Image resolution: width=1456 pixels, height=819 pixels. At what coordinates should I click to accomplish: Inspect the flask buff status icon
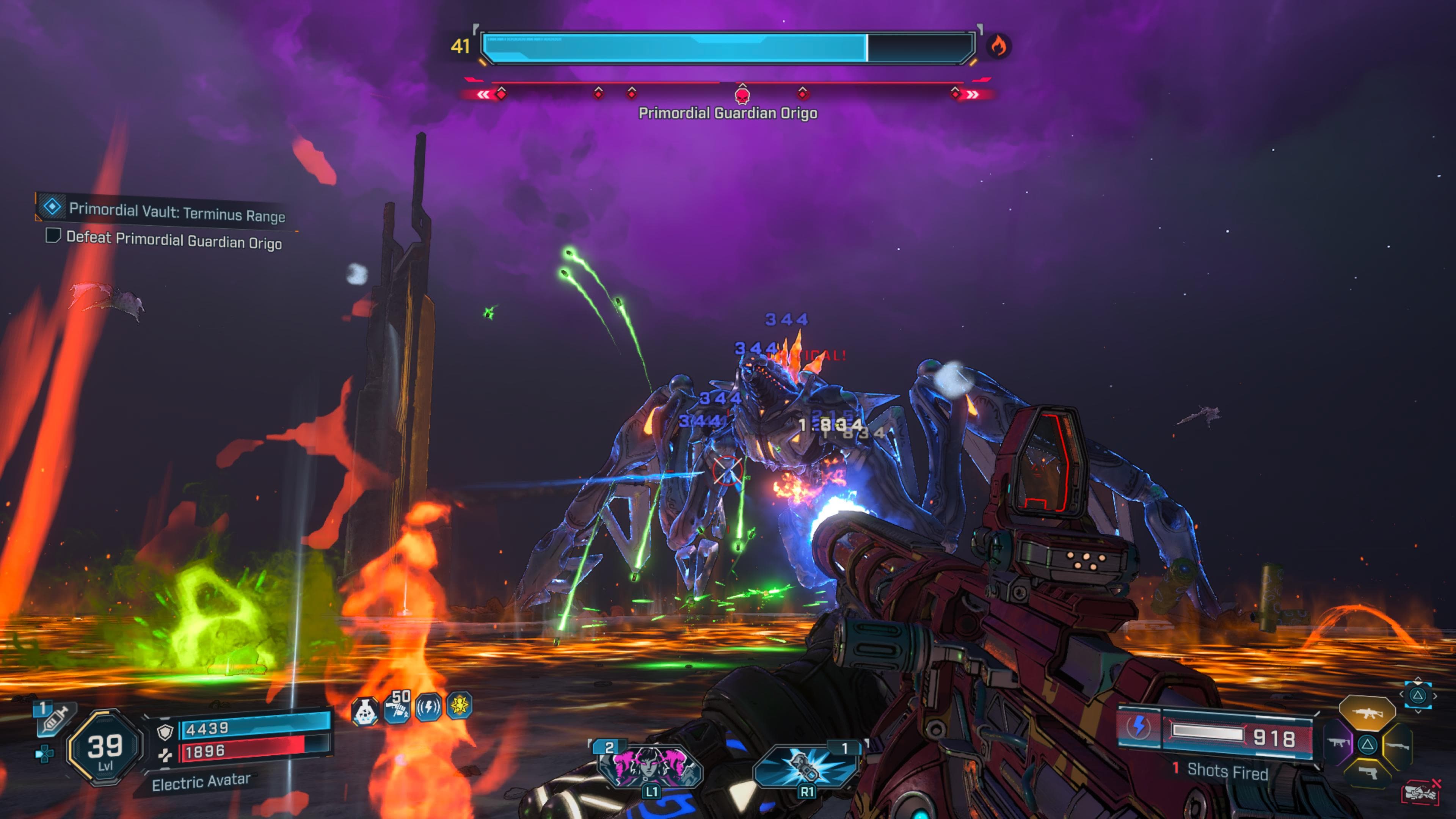[364, 711]
